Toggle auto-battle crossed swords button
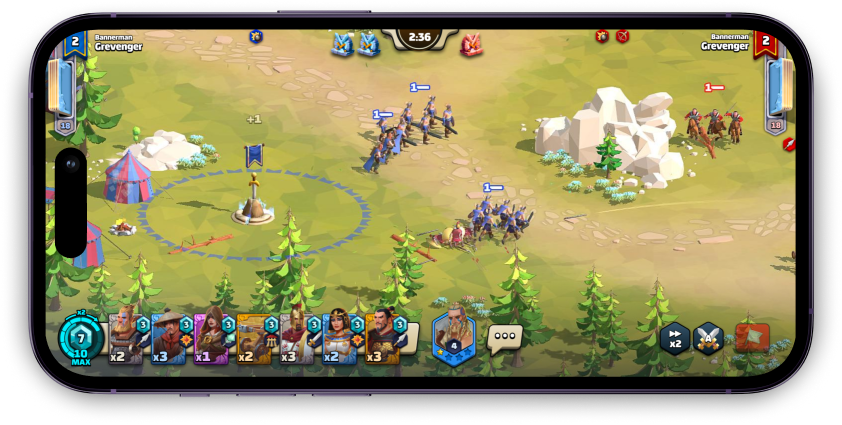 tap(709, 338)
